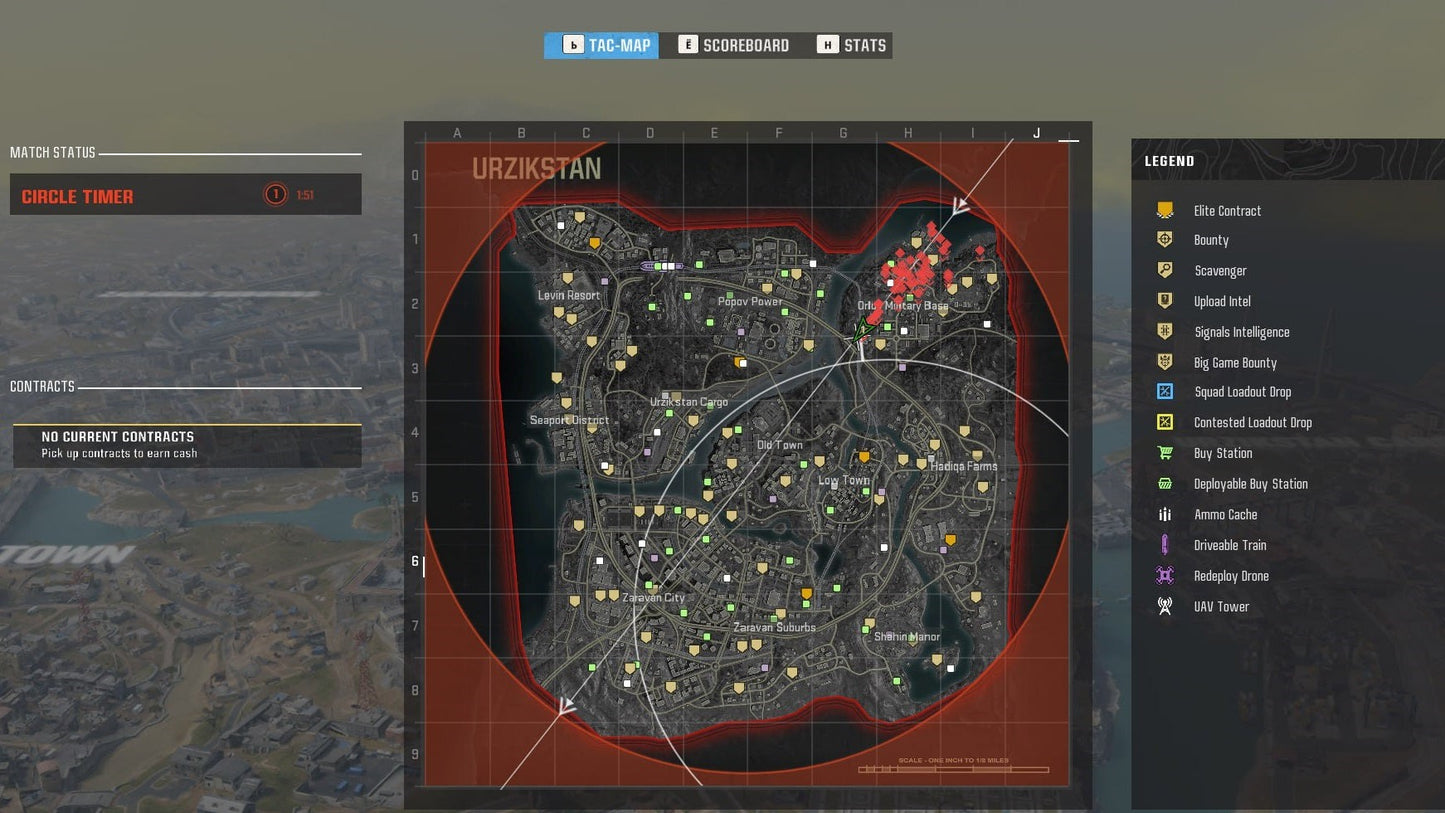Screen dimensions: 1445x813
Task: Select the Elite Contract icon in the legend
Action: pos(1165,210)
